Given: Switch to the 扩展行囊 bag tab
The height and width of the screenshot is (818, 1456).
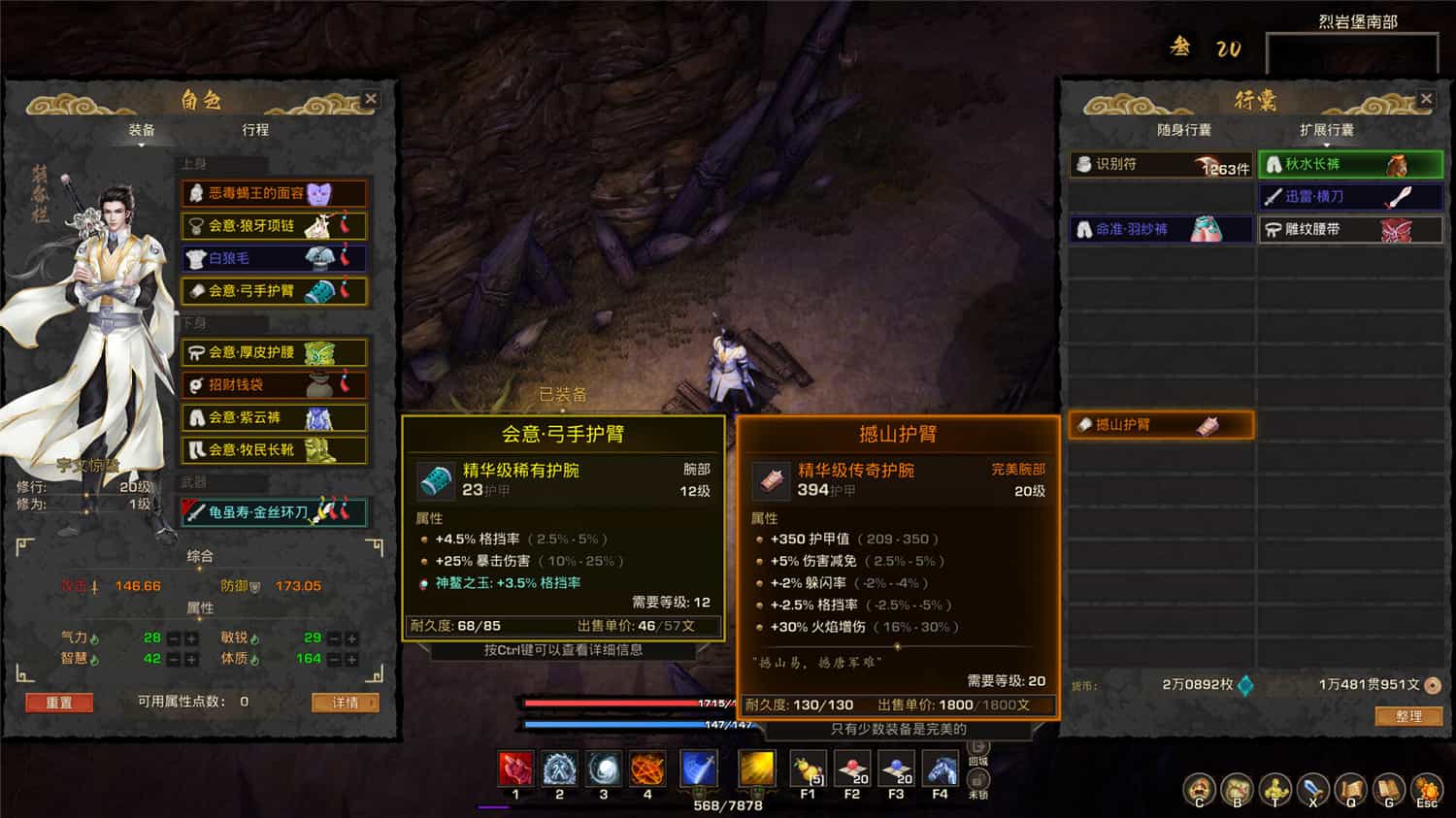Looking at the screenshot, I should pyautogui.click(x=1326, y=129).
